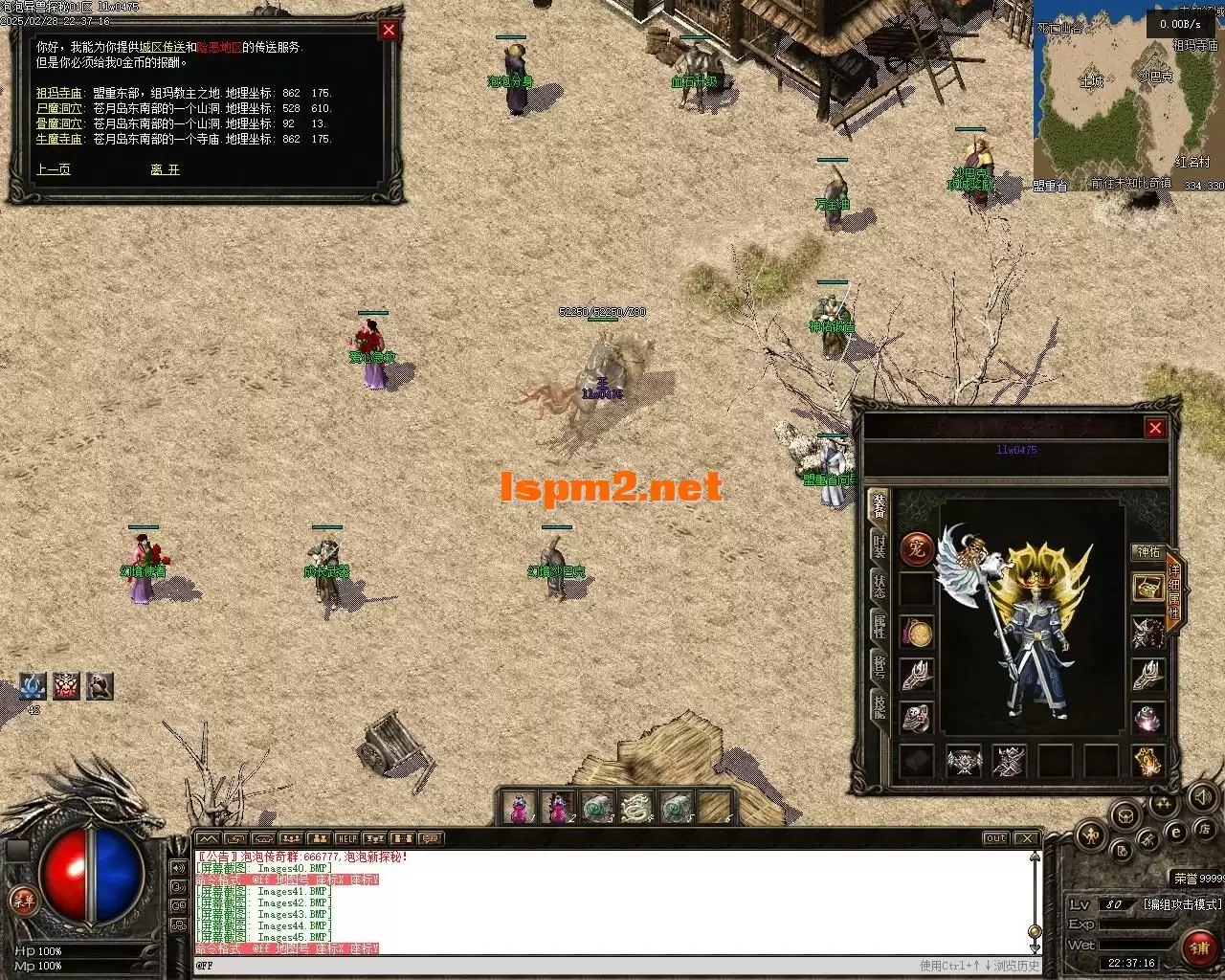1225x980 pixels.
Task: Open the 神佑 blessing button
Action: coord(1147,552)
